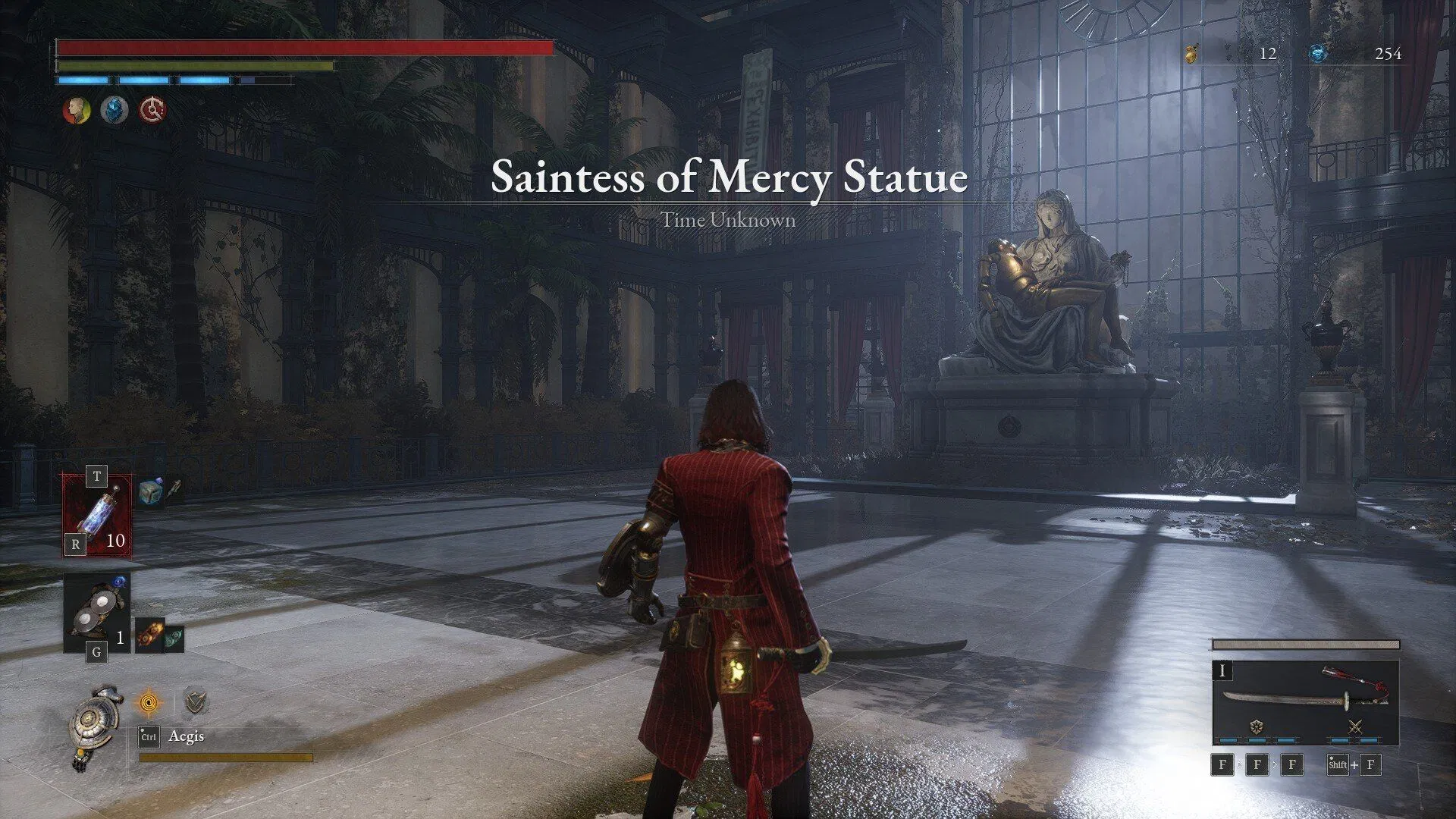This screenshot has width=1456, height=819.
Task: Click the crossed swords handle Fable Art icon
Action: [x=1354, y=727]
